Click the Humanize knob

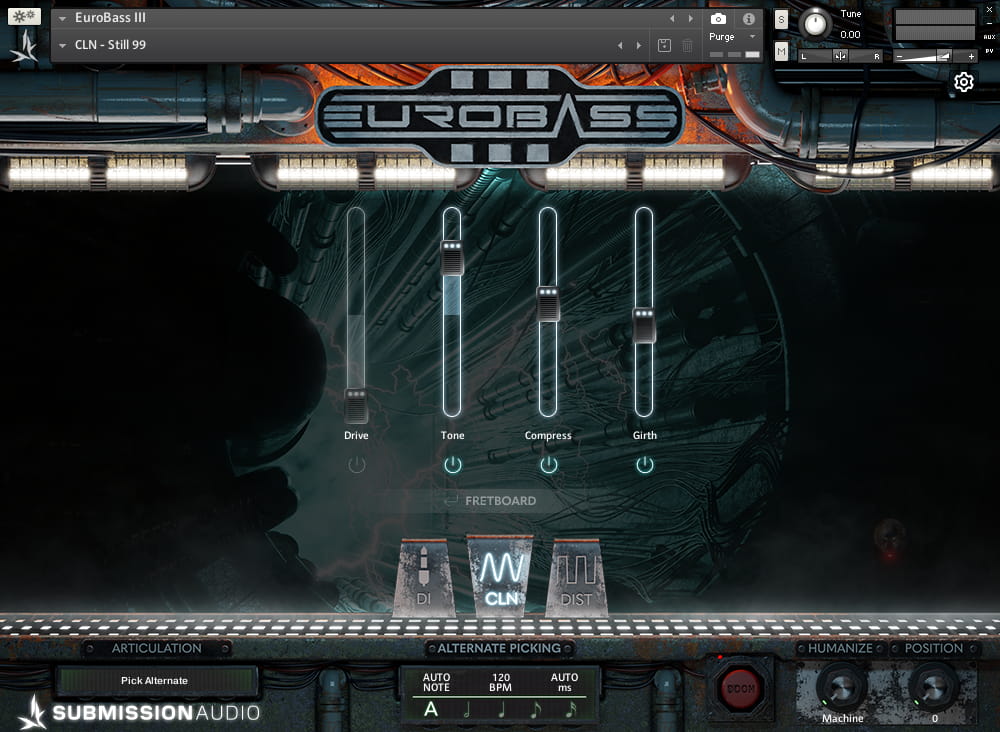tap(842, 687)
